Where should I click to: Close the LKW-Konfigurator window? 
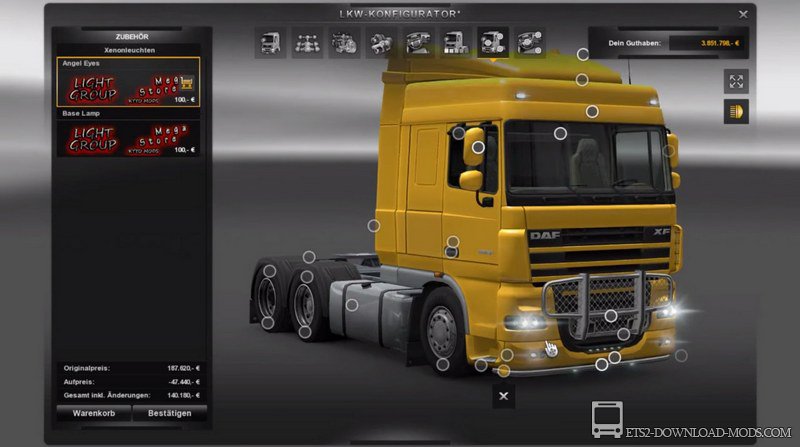click(x=741, y=15)
